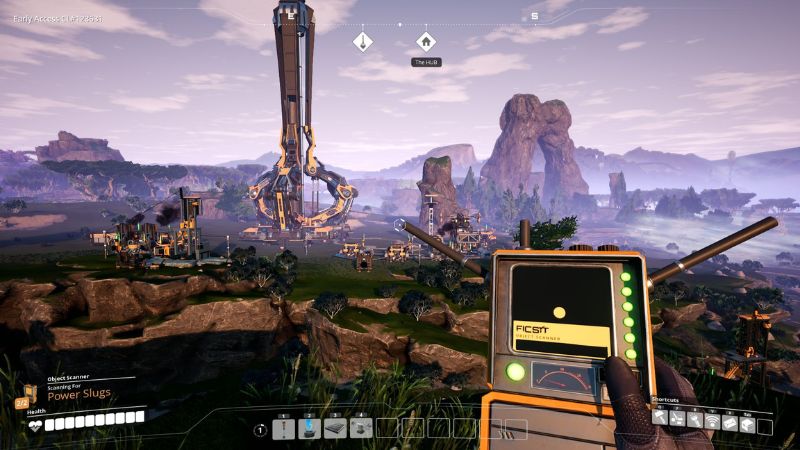Select the blue glowing item in hotbar slot 2
The height and width of the screenshot is (450, 800).
[x=310, y=429]
